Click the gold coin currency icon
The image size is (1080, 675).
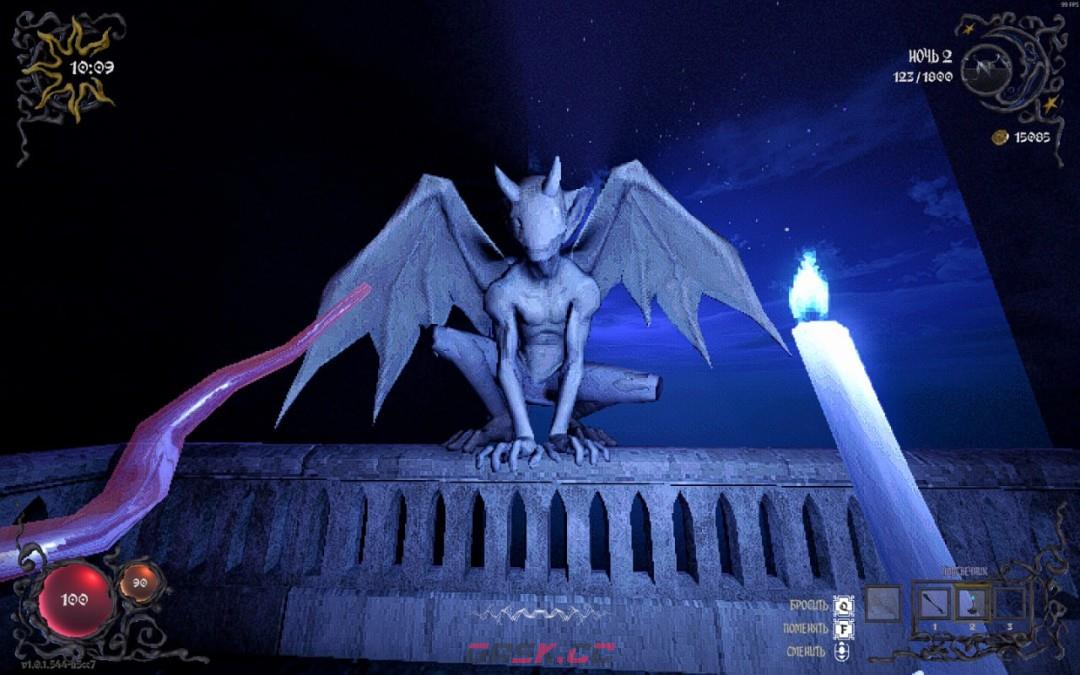(998, 136)
